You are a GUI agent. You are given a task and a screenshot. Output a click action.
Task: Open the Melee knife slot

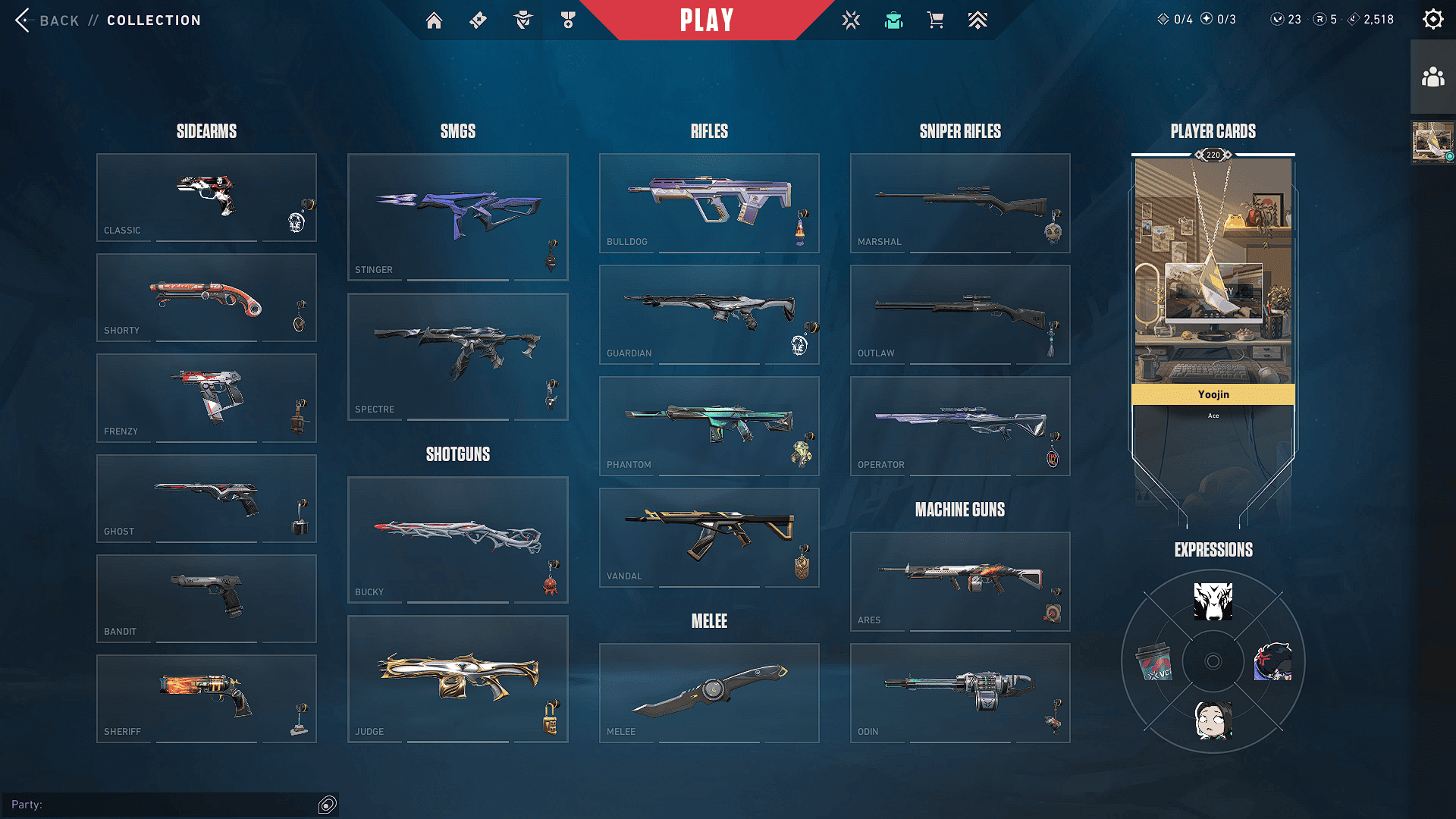709,692
